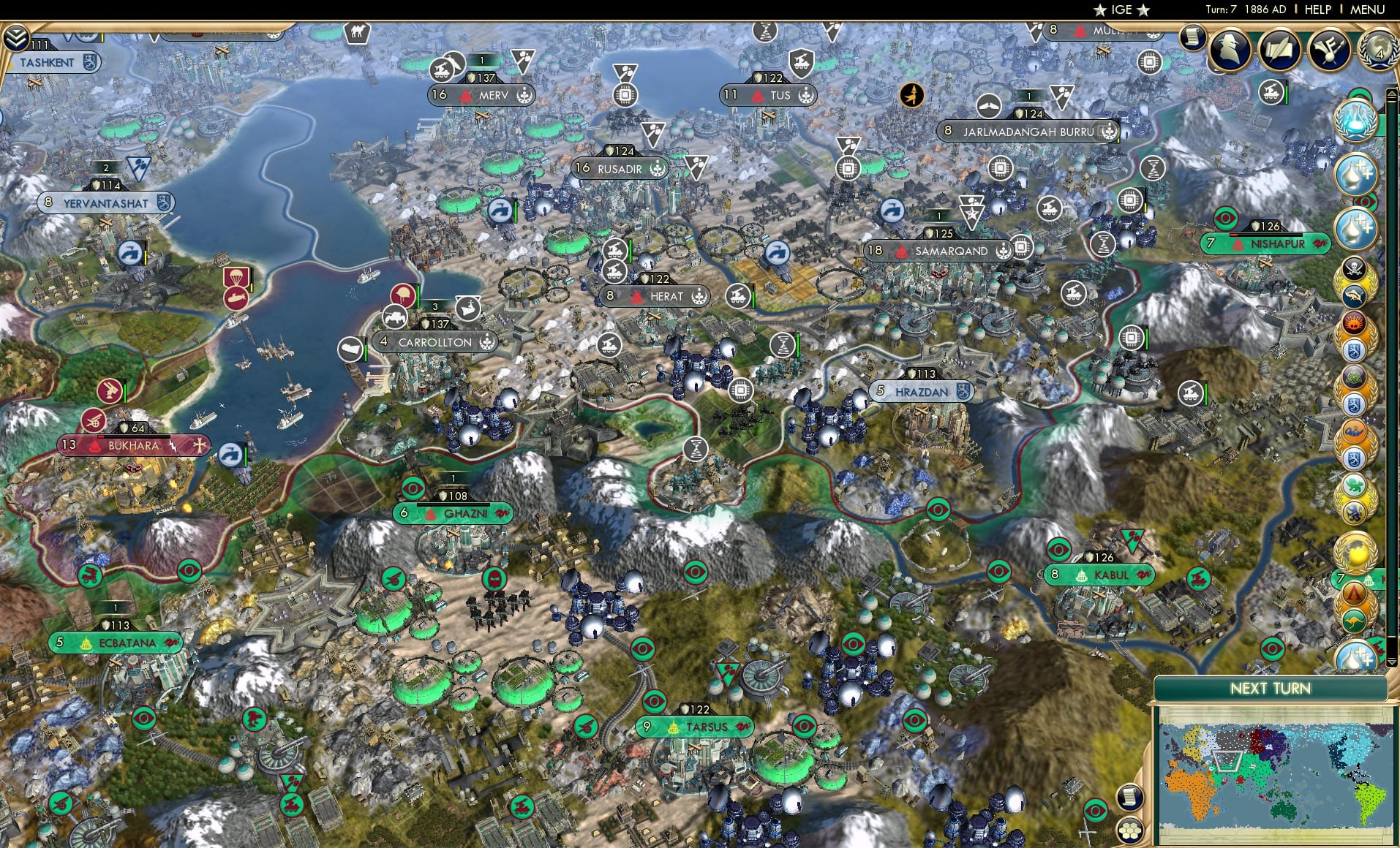Open the MENU
The width and height of the screenshot is (1400, 848).
(1367, 10)
